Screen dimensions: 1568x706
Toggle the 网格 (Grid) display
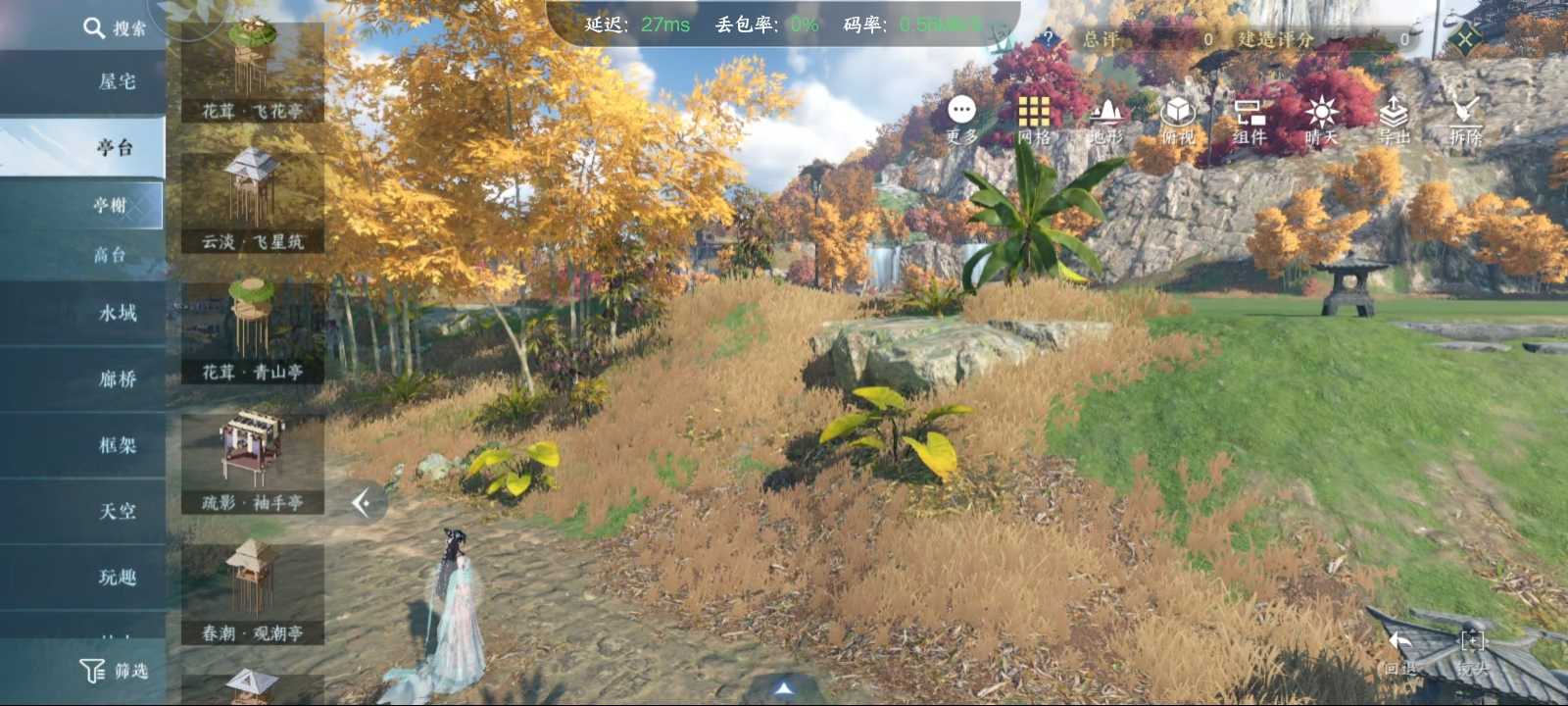coord(1036,120)
